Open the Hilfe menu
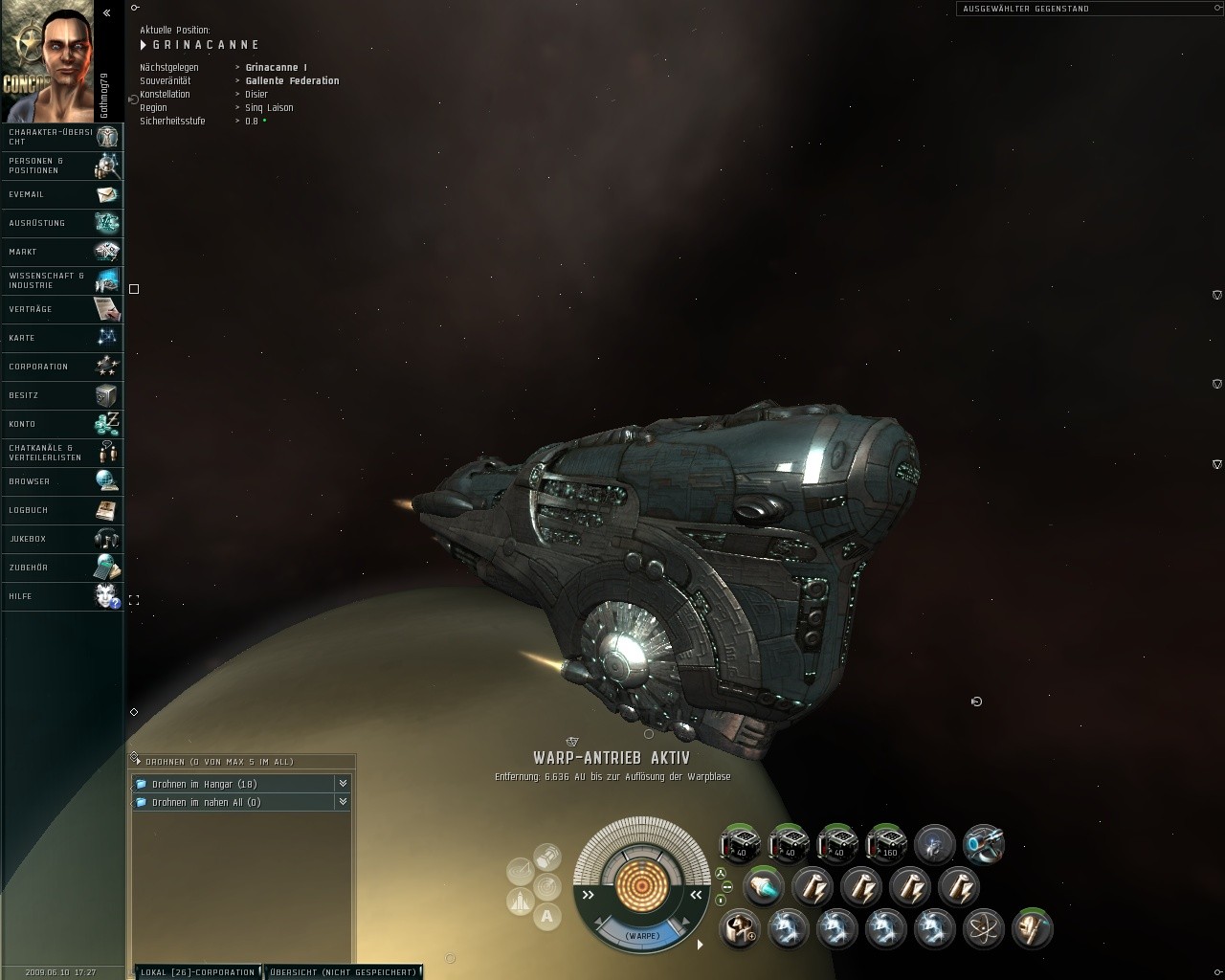This screenshot has width=1225, height=980. [63, 596]
